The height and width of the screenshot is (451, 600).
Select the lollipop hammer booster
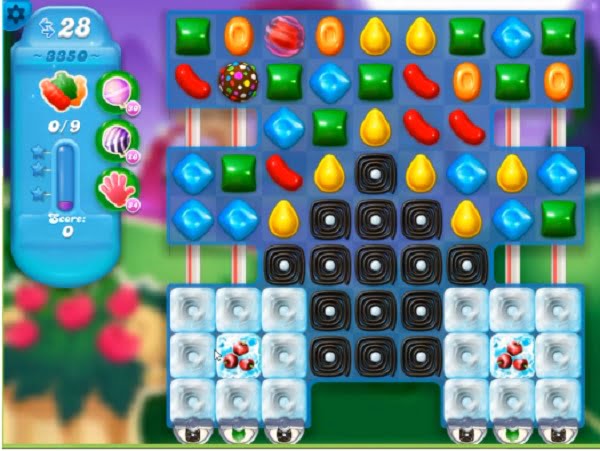[x=116, y=90]
